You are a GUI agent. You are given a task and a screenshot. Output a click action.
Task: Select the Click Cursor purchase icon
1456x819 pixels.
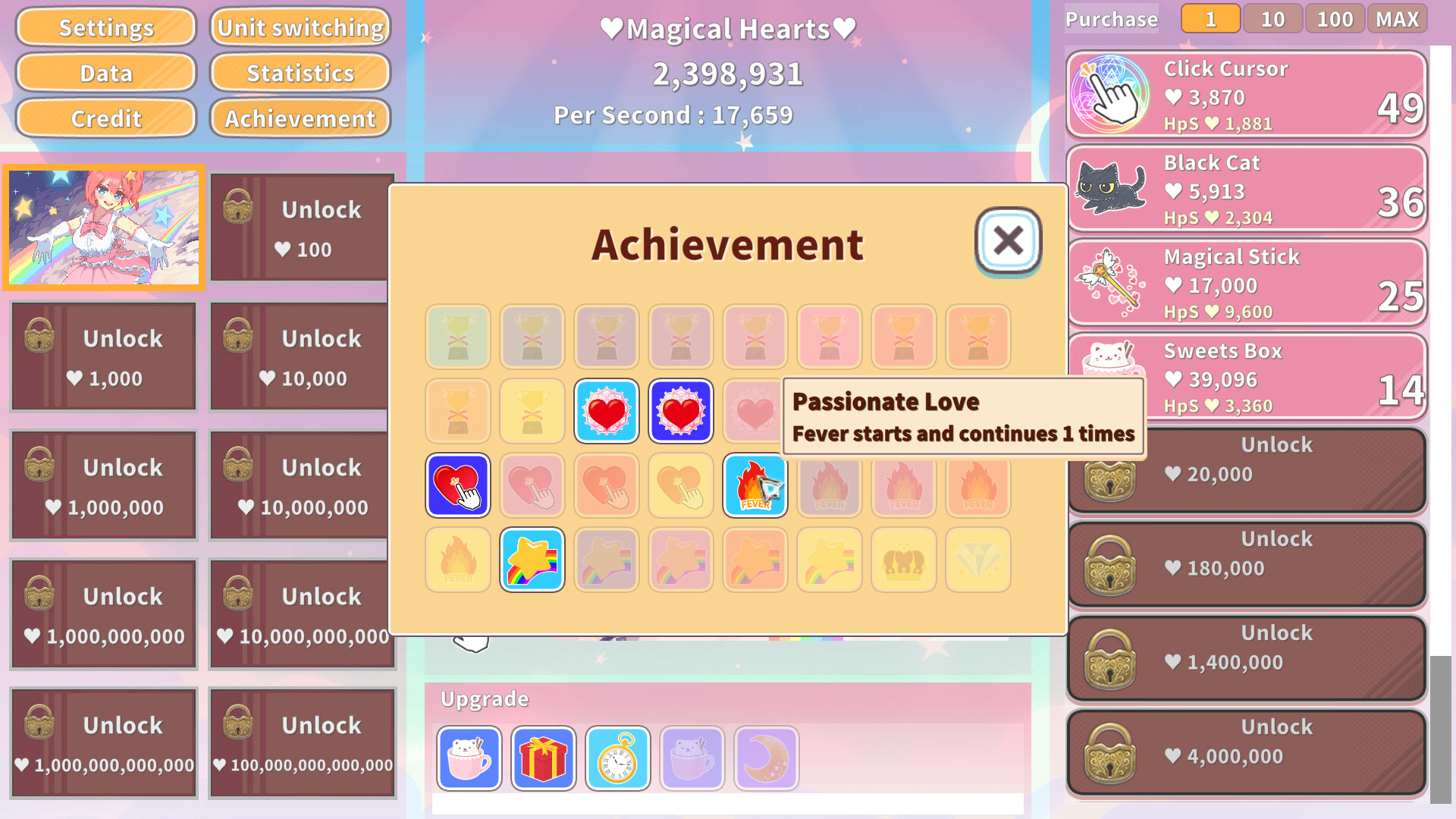[x=1112, y=94]
